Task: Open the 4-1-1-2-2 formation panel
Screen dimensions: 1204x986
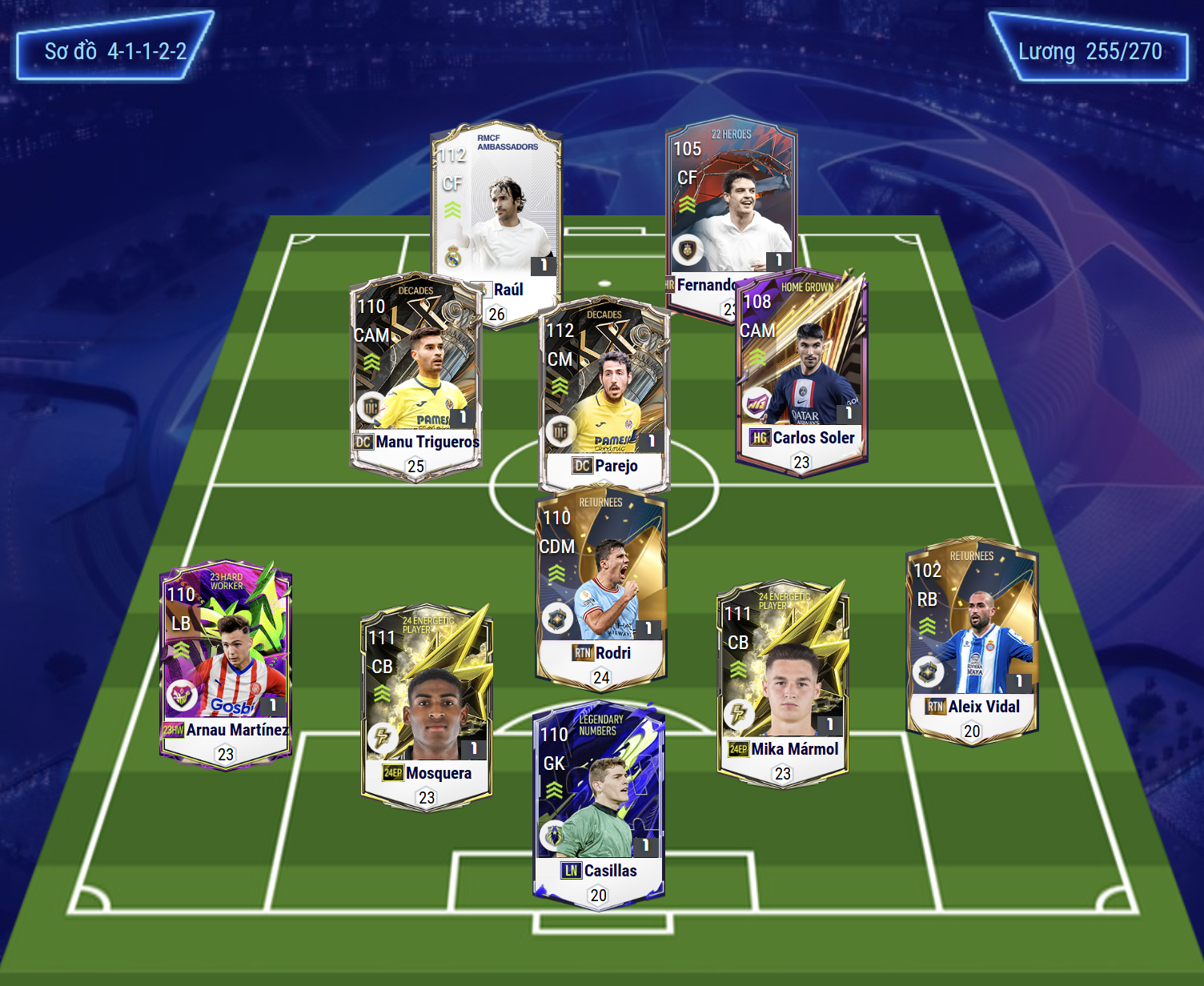Action: point(115,51)
